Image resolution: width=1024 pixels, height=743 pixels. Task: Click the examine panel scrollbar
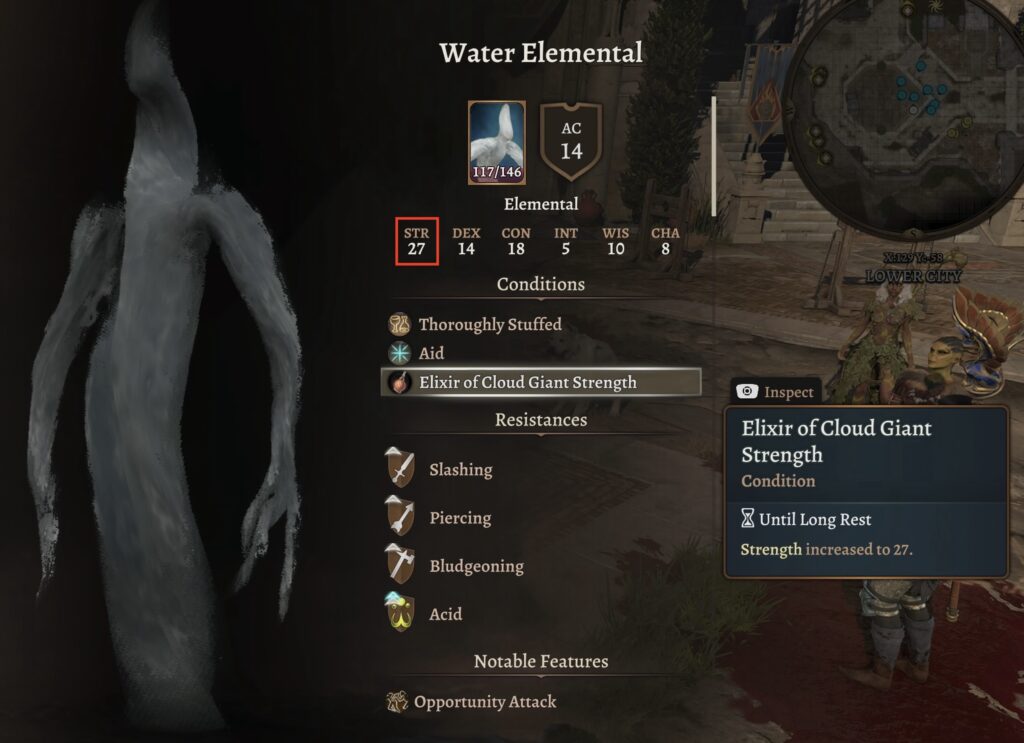click(x=713, y=155)
